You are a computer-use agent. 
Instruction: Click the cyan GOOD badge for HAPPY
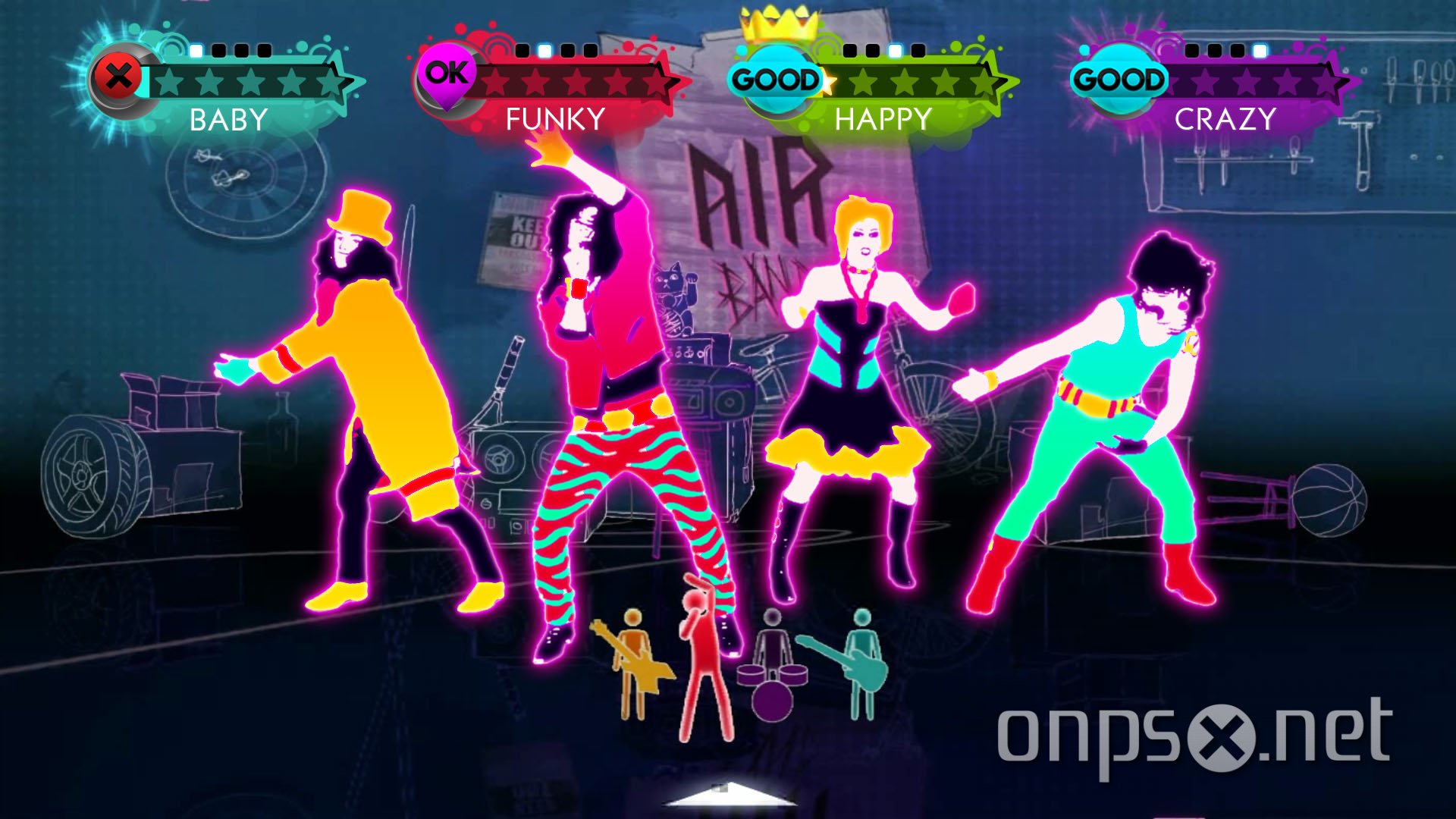coord(775,76)
